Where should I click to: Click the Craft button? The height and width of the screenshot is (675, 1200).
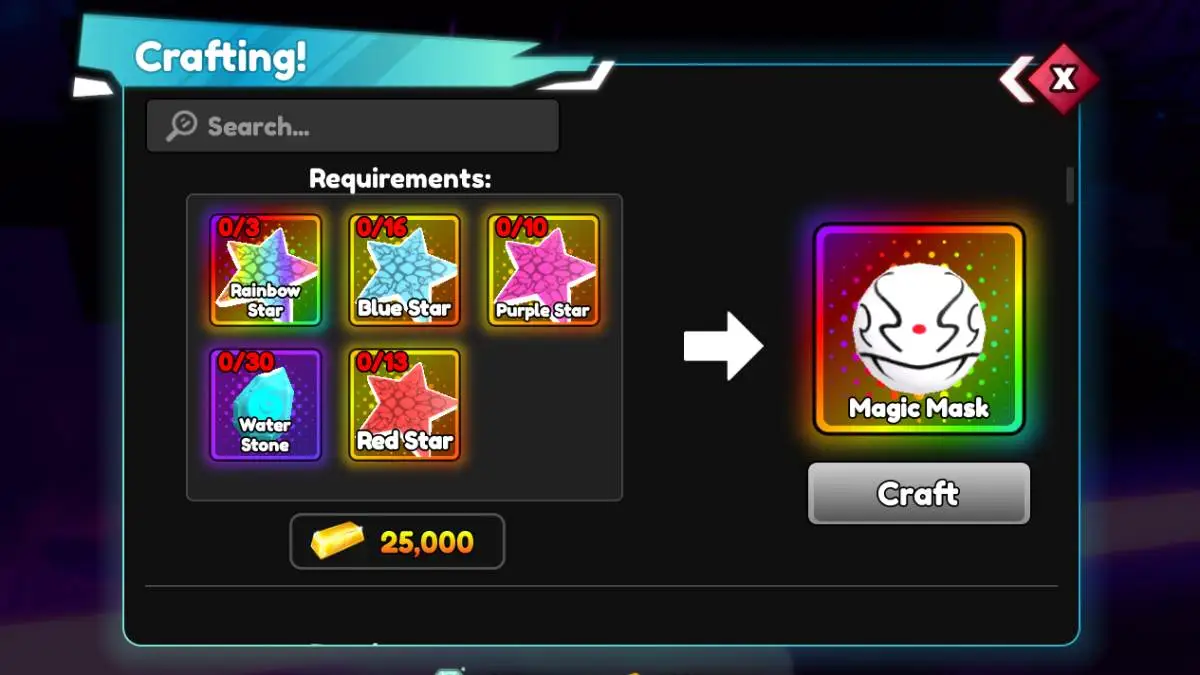tap(918, 493)
